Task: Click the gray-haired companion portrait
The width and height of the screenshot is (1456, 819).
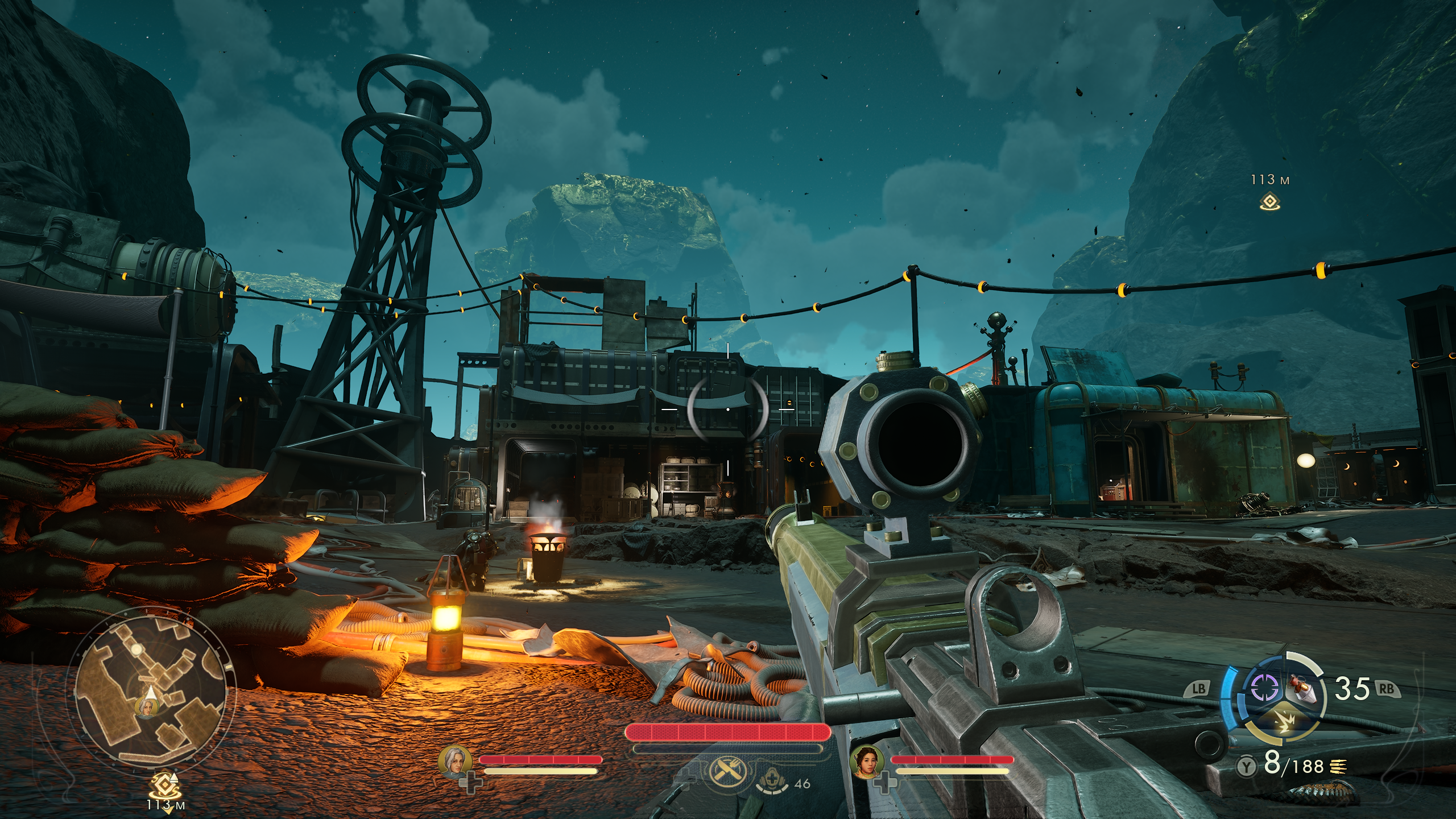Action: point(455,762)
